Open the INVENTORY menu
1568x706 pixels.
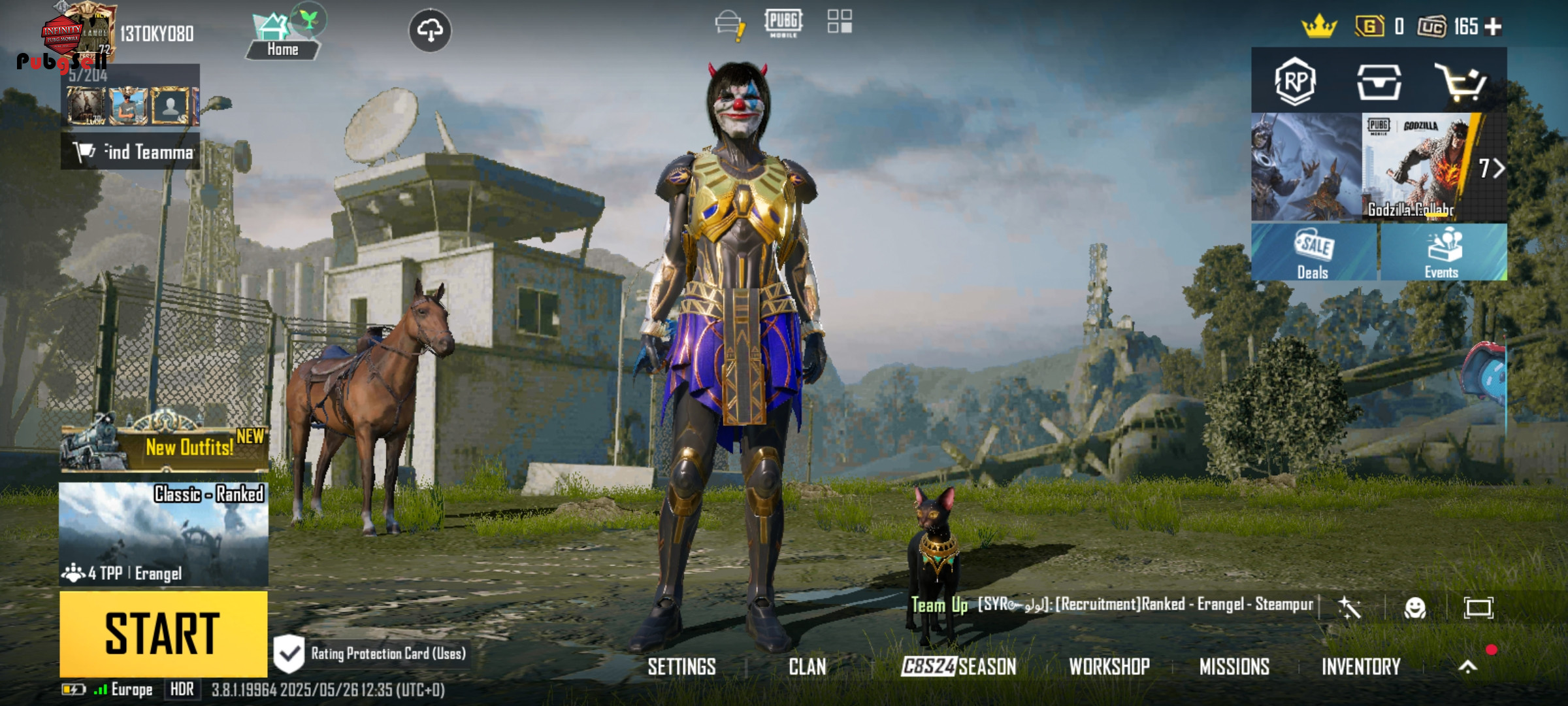[1361, 667]
